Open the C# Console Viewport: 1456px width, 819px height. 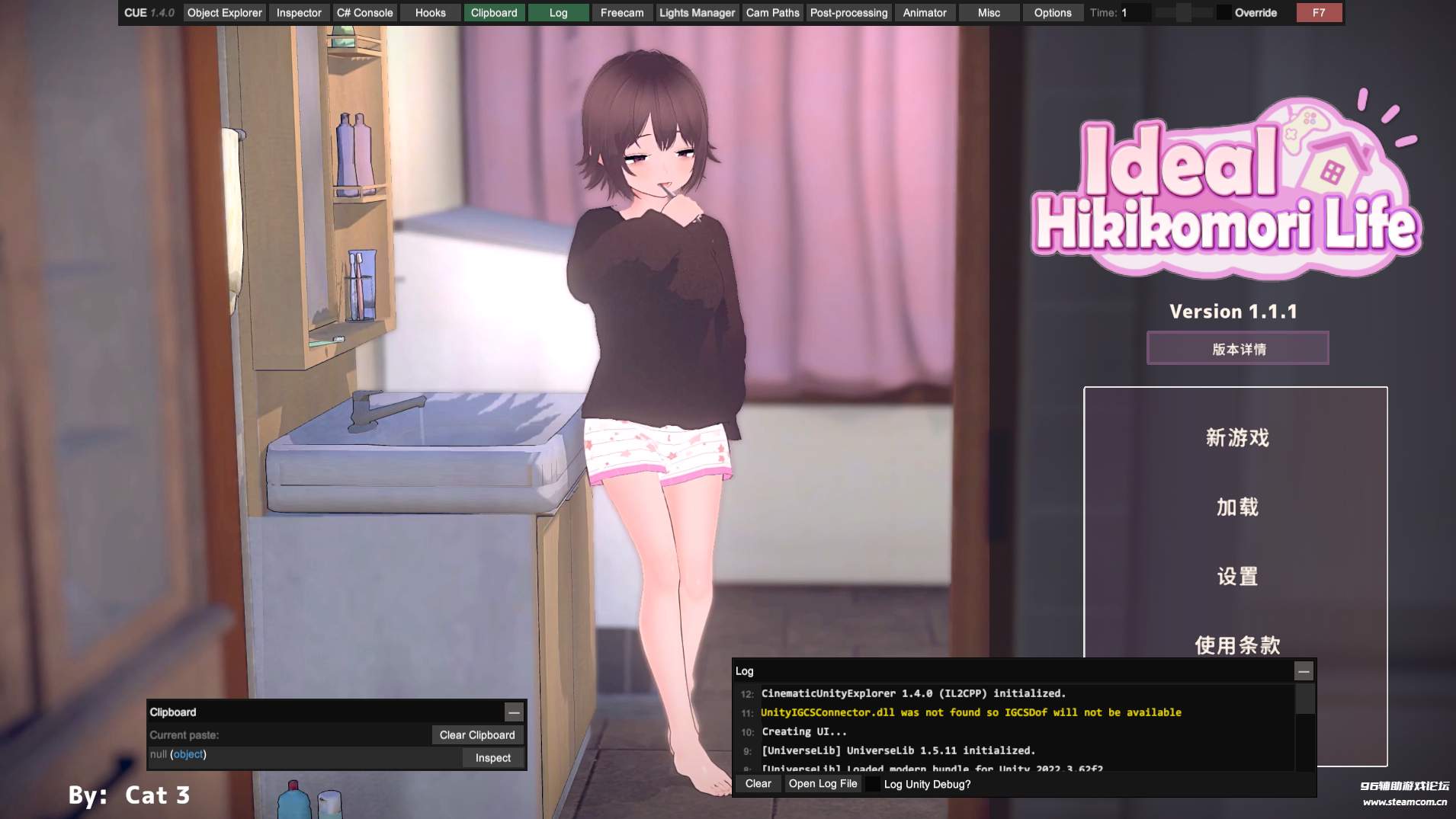[365, 12]
